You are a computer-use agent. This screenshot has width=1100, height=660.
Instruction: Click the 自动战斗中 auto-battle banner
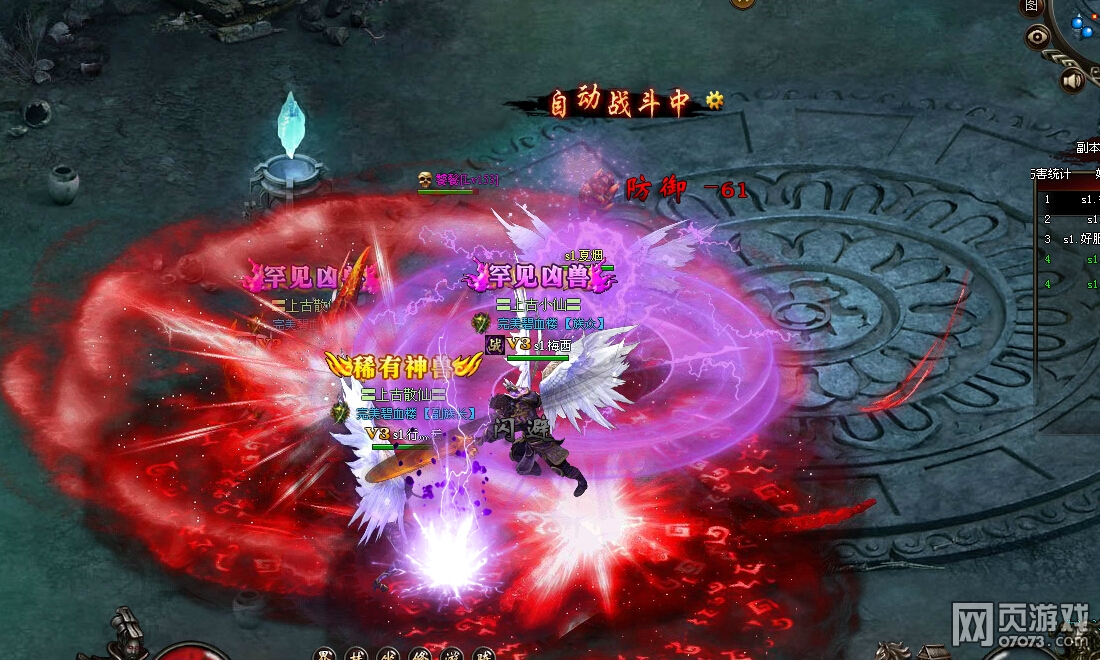coord(620,103)
